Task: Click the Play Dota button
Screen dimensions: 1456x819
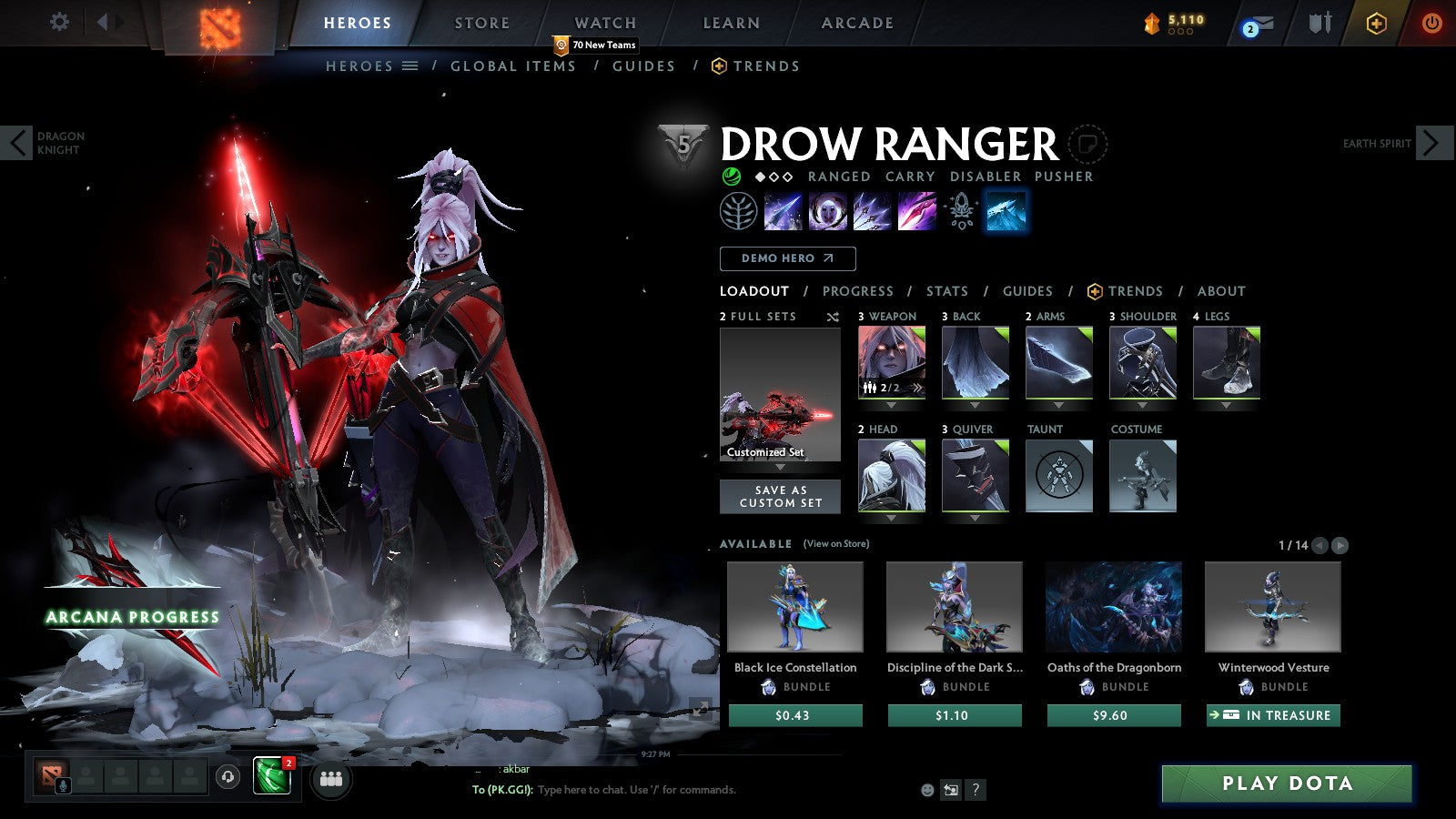Action: tap(1287, 784)
